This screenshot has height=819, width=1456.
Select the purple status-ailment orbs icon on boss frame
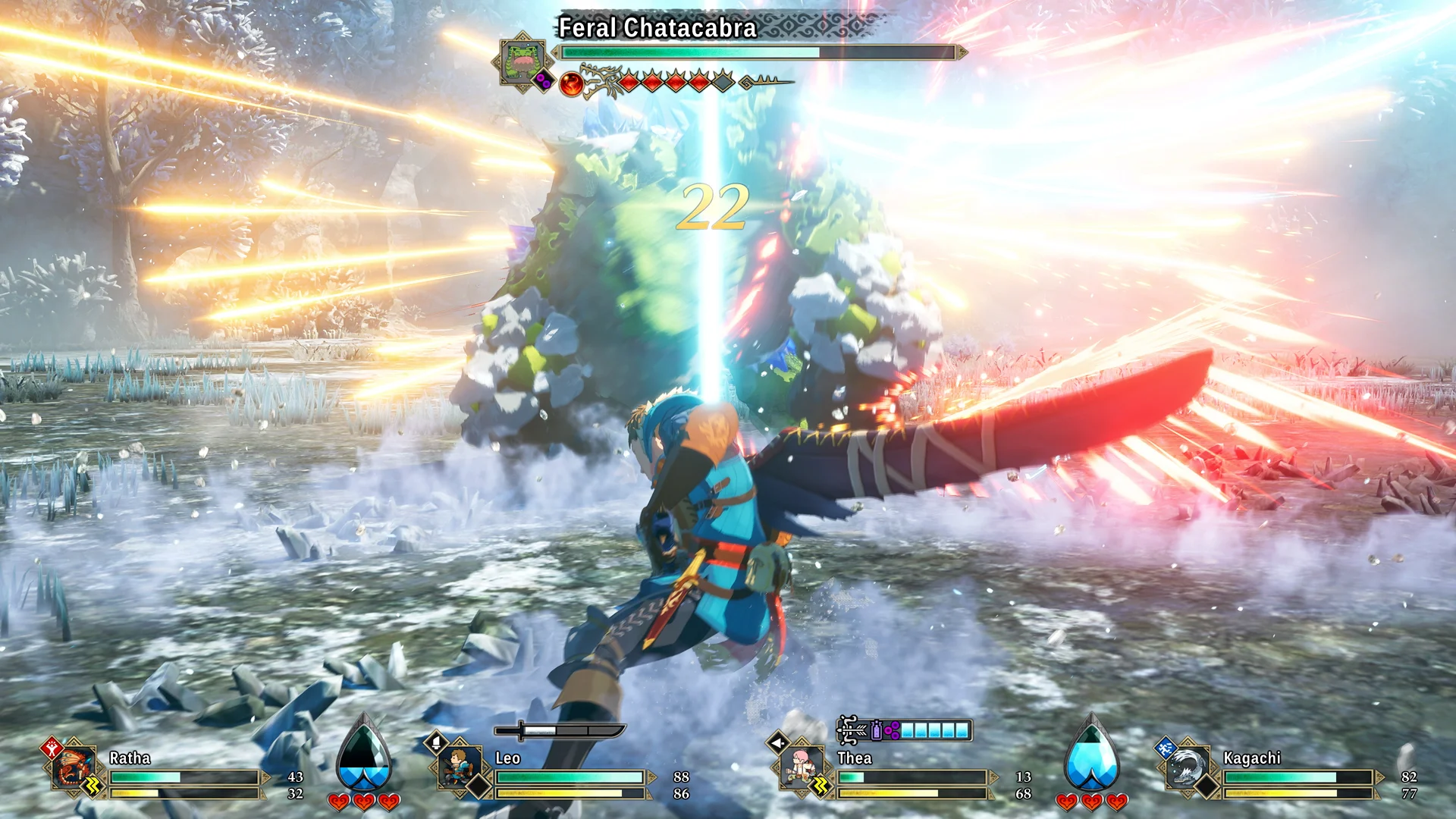pyautogui.click(x=542, y=80)
